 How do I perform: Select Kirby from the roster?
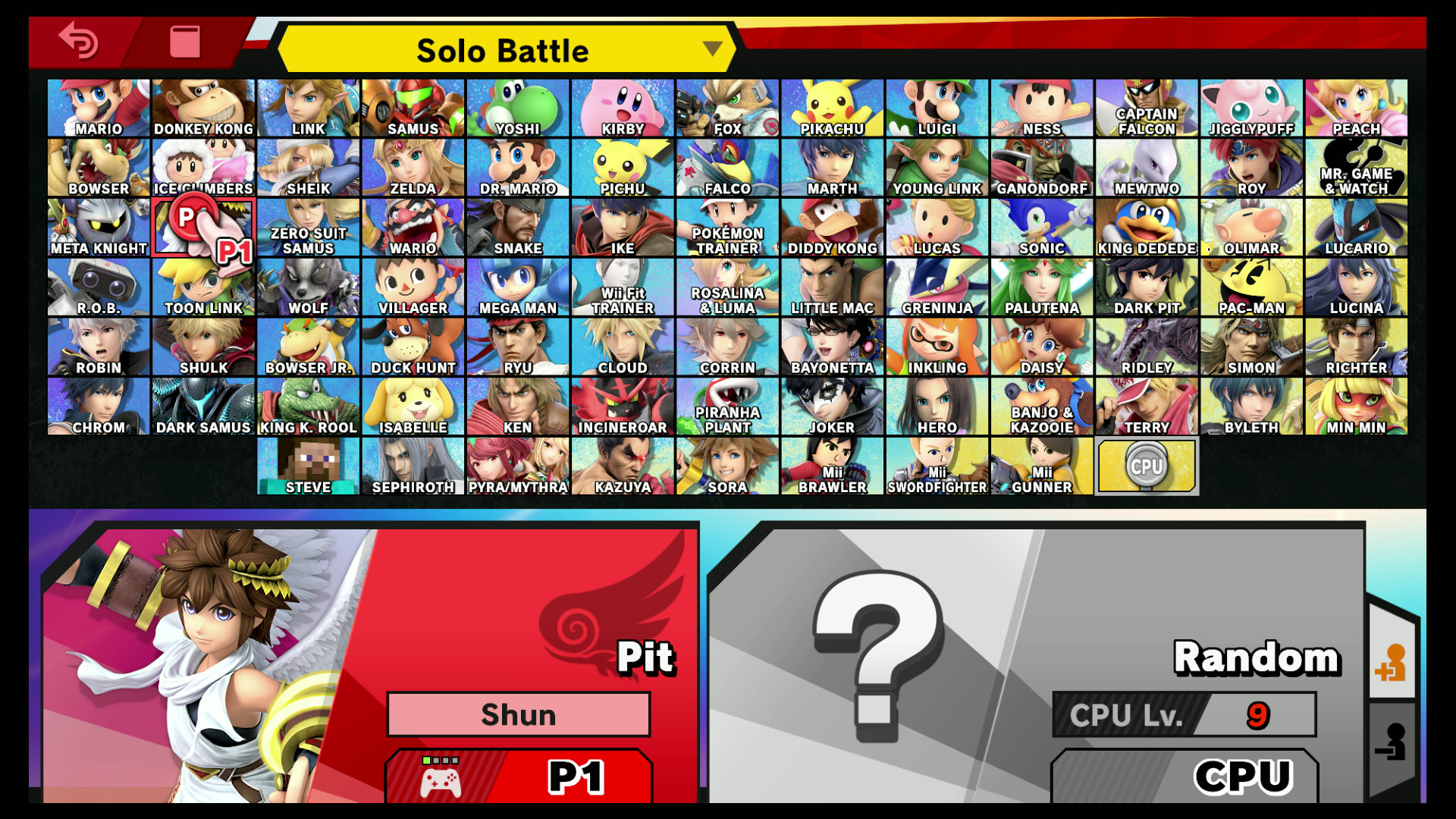point(622,106)
